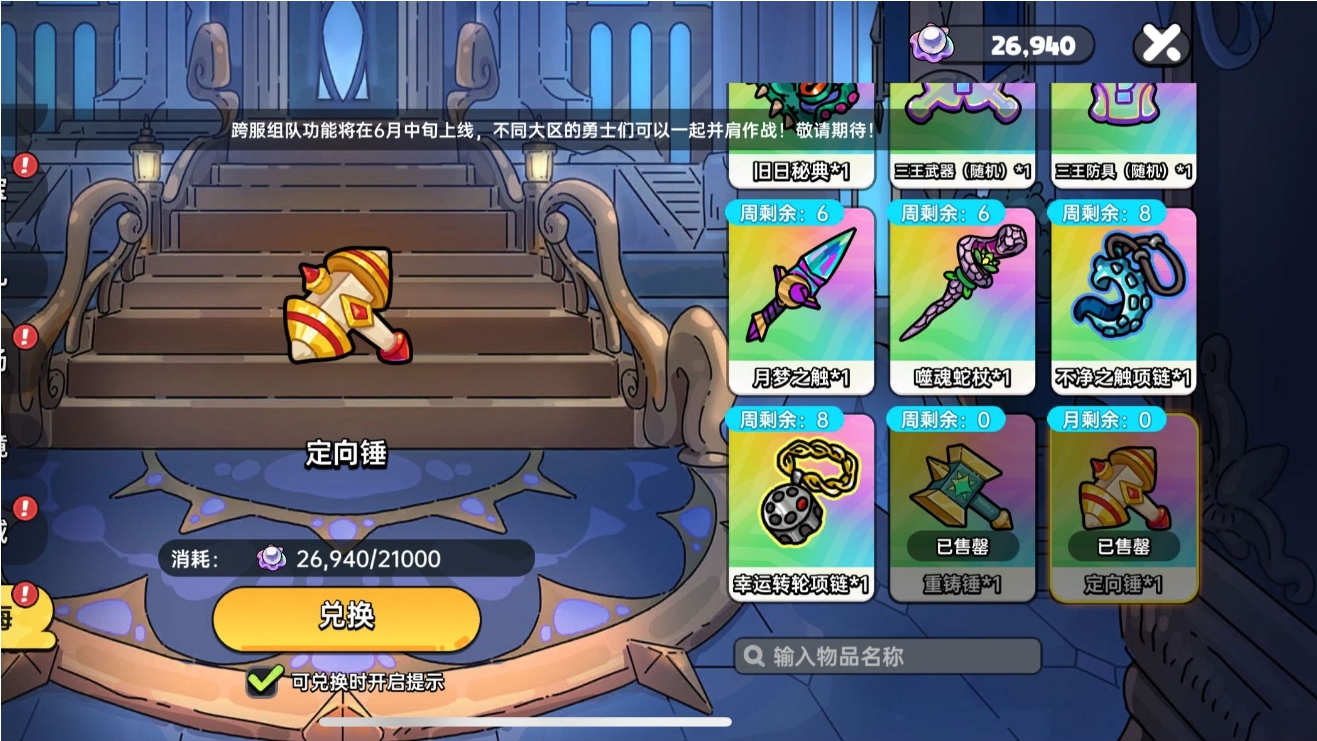Select the 三王防具（随机） armor icon
The height and width of the screenshot is (741, 1317).
pyautogui.click(x=1122, y=110)
